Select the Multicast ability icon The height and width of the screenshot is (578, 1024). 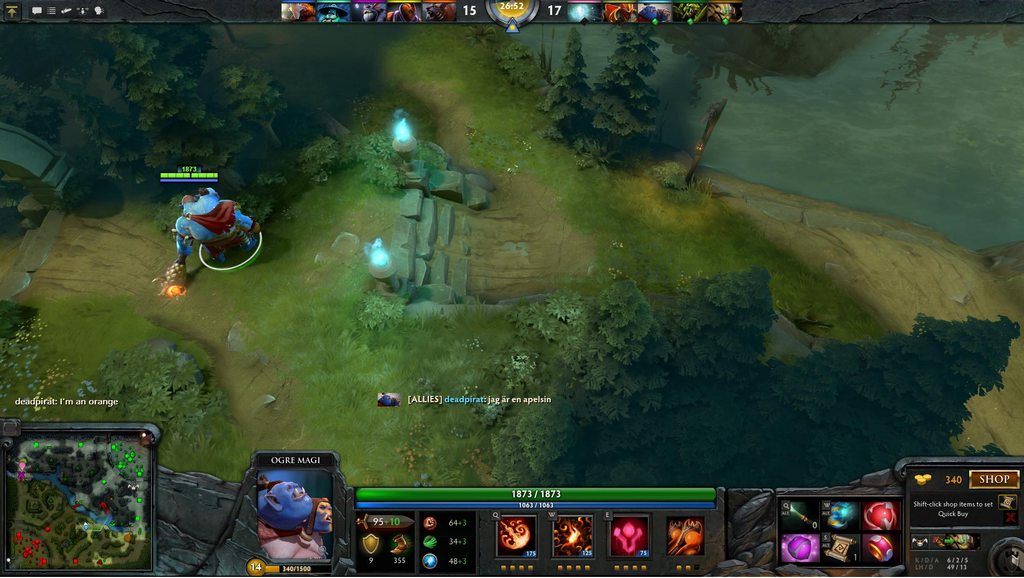pos(685,535)
